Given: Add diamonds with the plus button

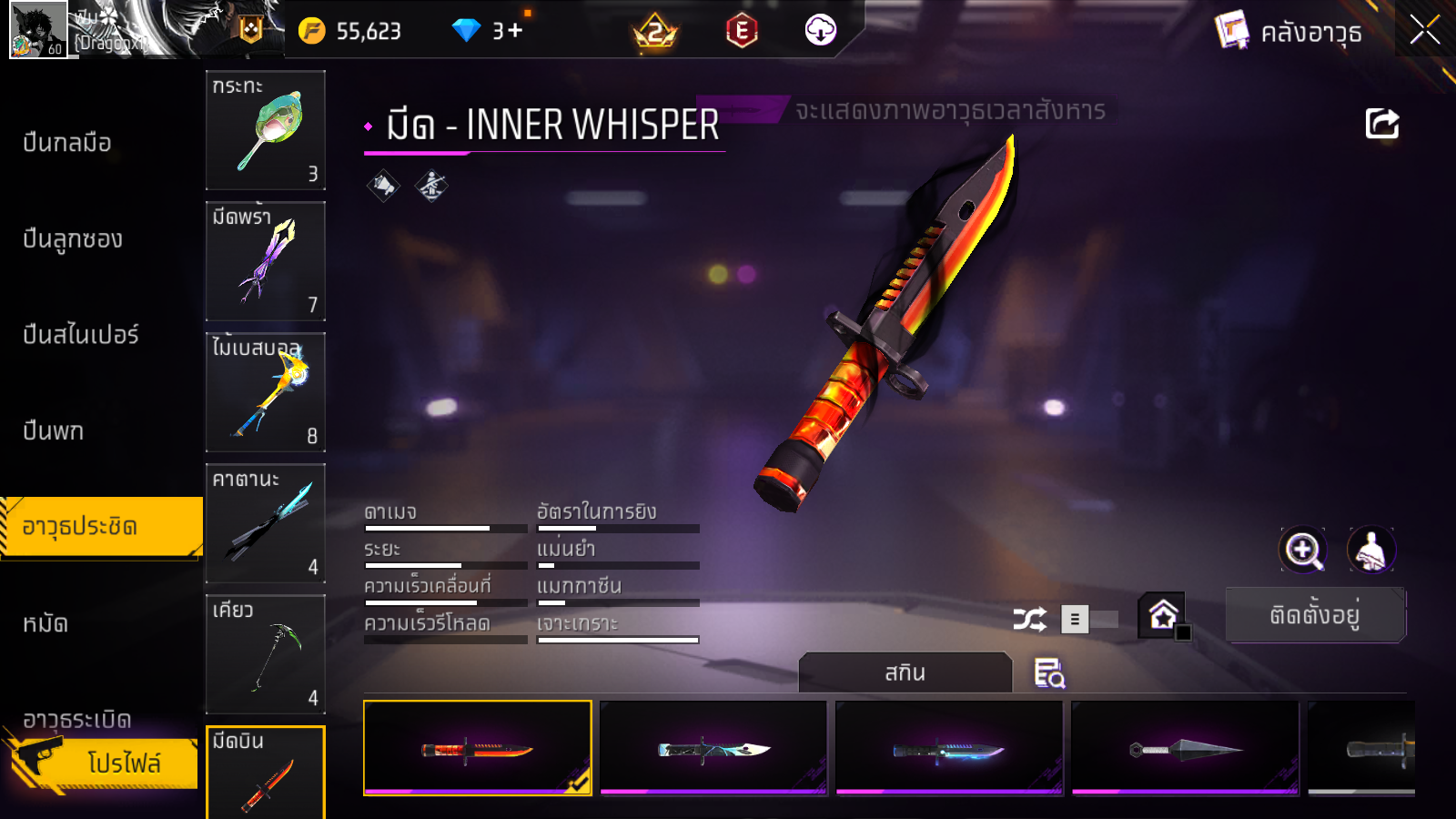Looking at the screenshot, I should point(515,31).
